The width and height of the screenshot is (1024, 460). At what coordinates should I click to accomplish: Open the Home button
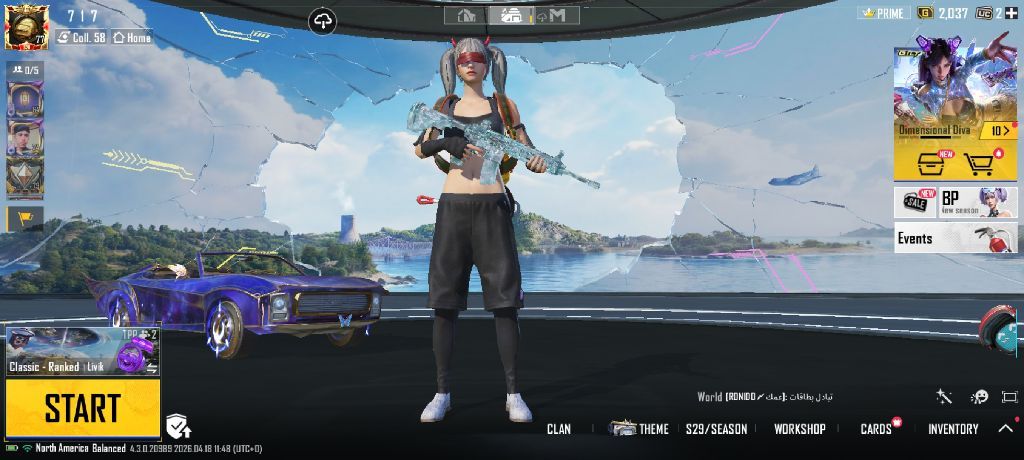click(132, 37)
